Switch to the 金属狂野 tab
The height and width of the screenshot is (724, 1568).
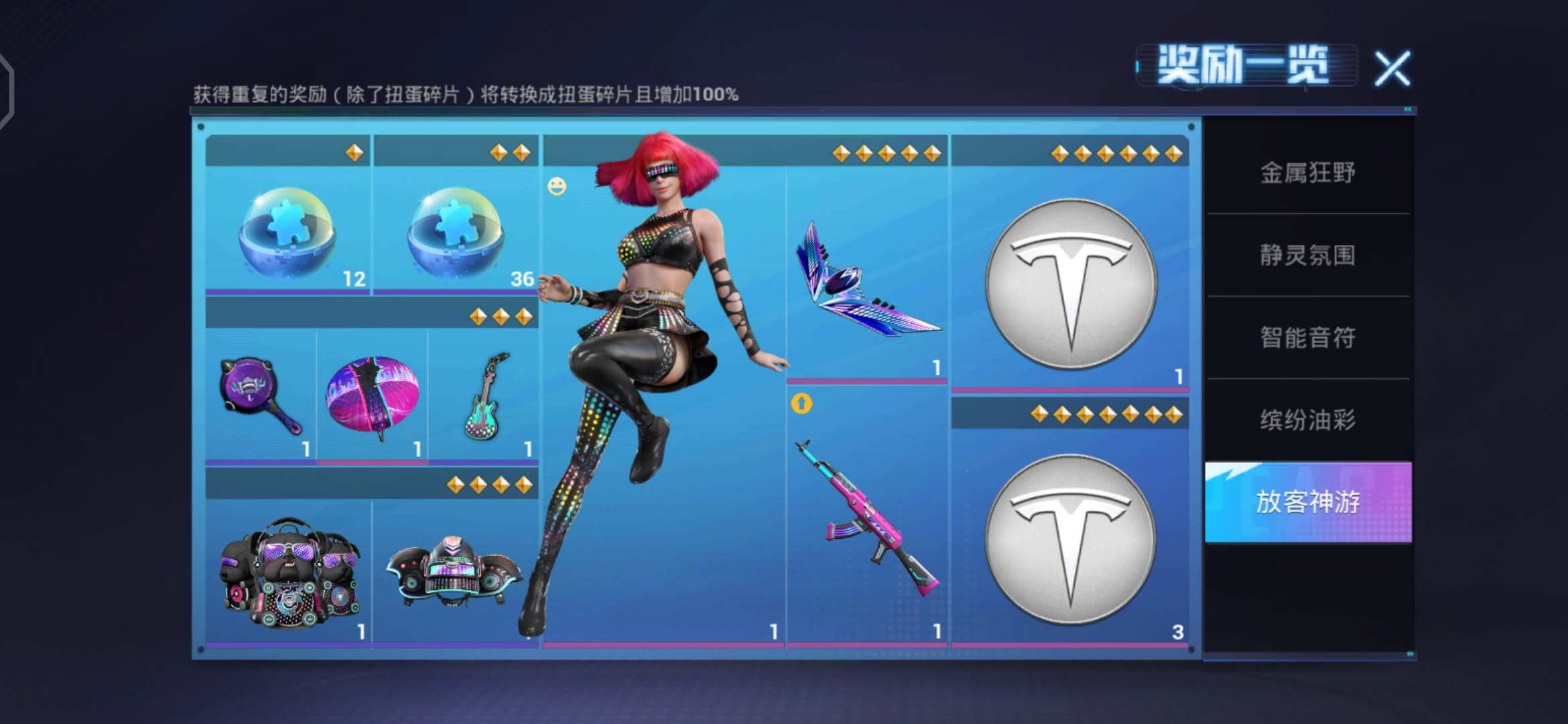(x=1307, y=173)
